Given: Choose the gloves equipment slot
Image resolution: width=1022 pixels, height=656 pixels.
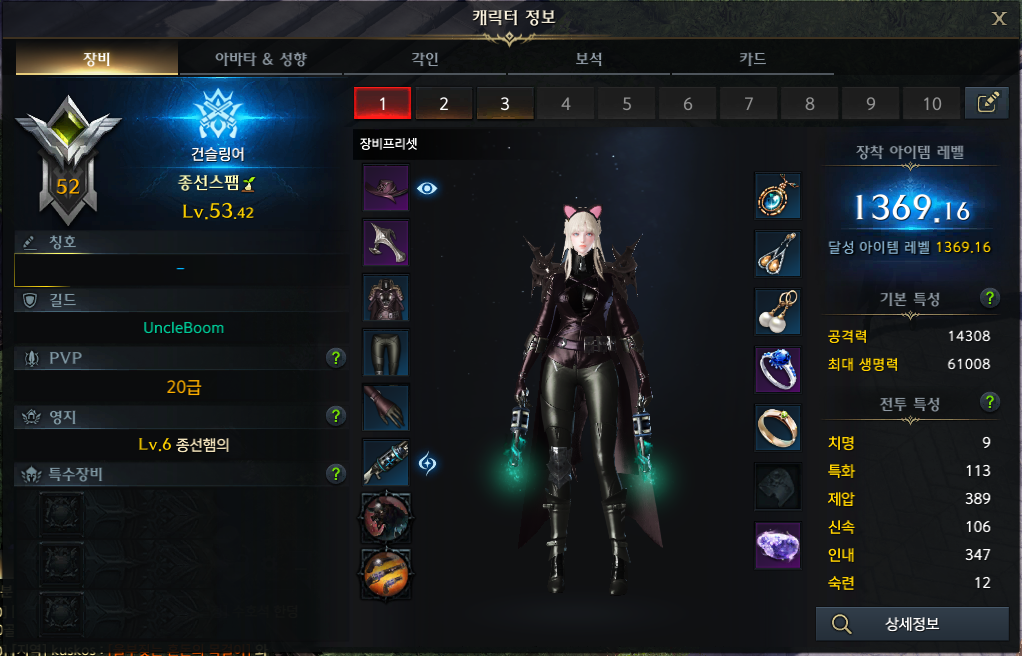Looking at the screenshot, I should pos(385,407).
